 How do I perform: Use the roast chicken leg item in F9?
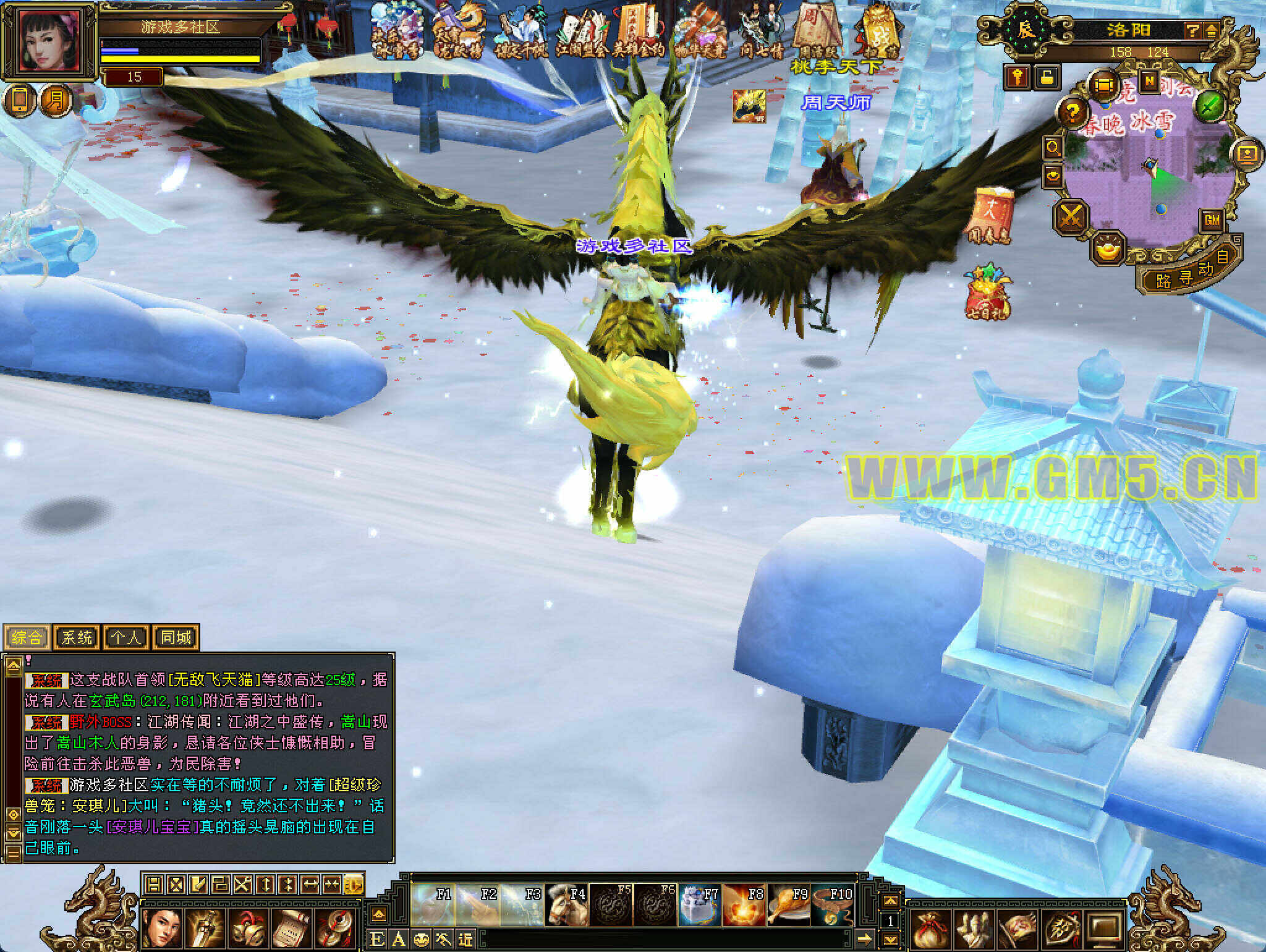[789, 905]
